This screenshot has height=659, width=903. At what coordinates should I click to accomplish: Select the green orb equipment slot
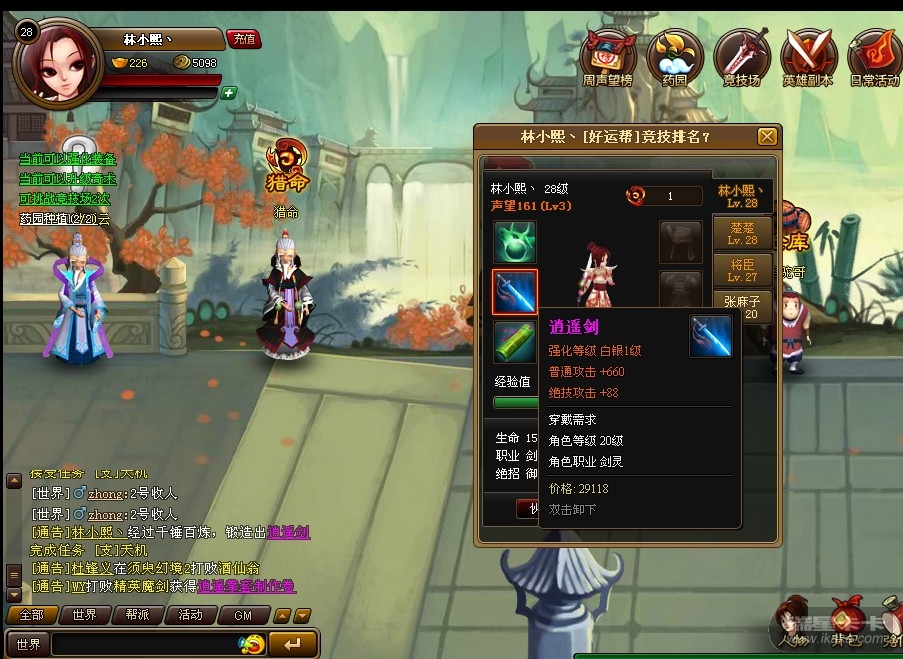pos(515,242)
